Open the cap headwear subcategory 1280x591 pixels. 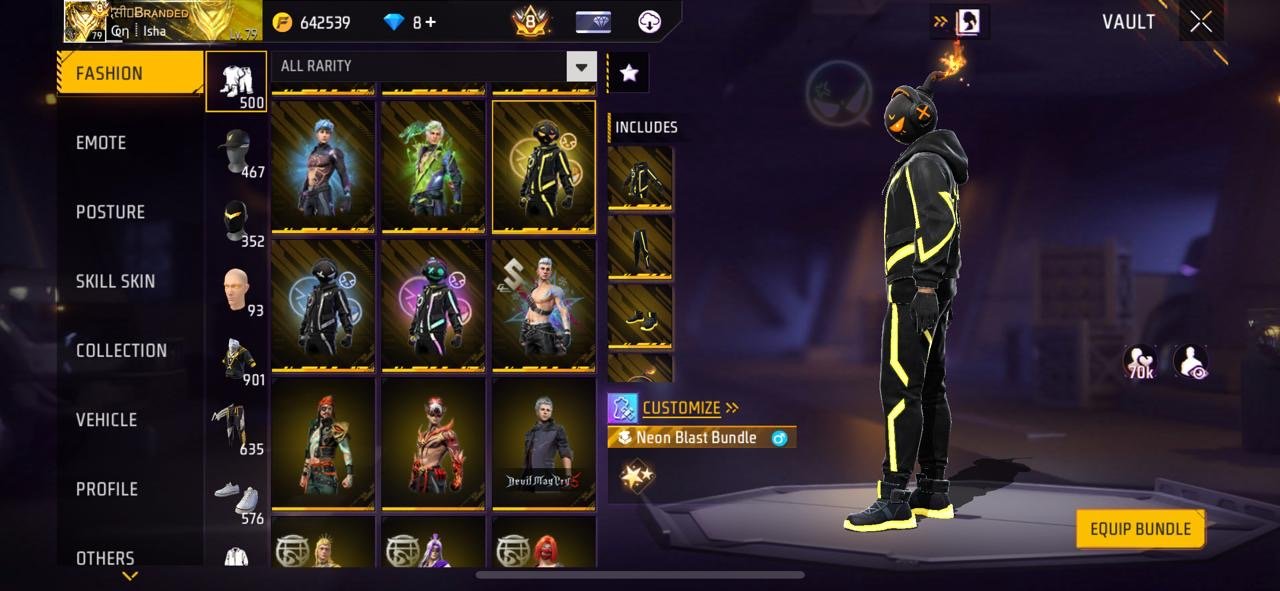coord(236,152)
